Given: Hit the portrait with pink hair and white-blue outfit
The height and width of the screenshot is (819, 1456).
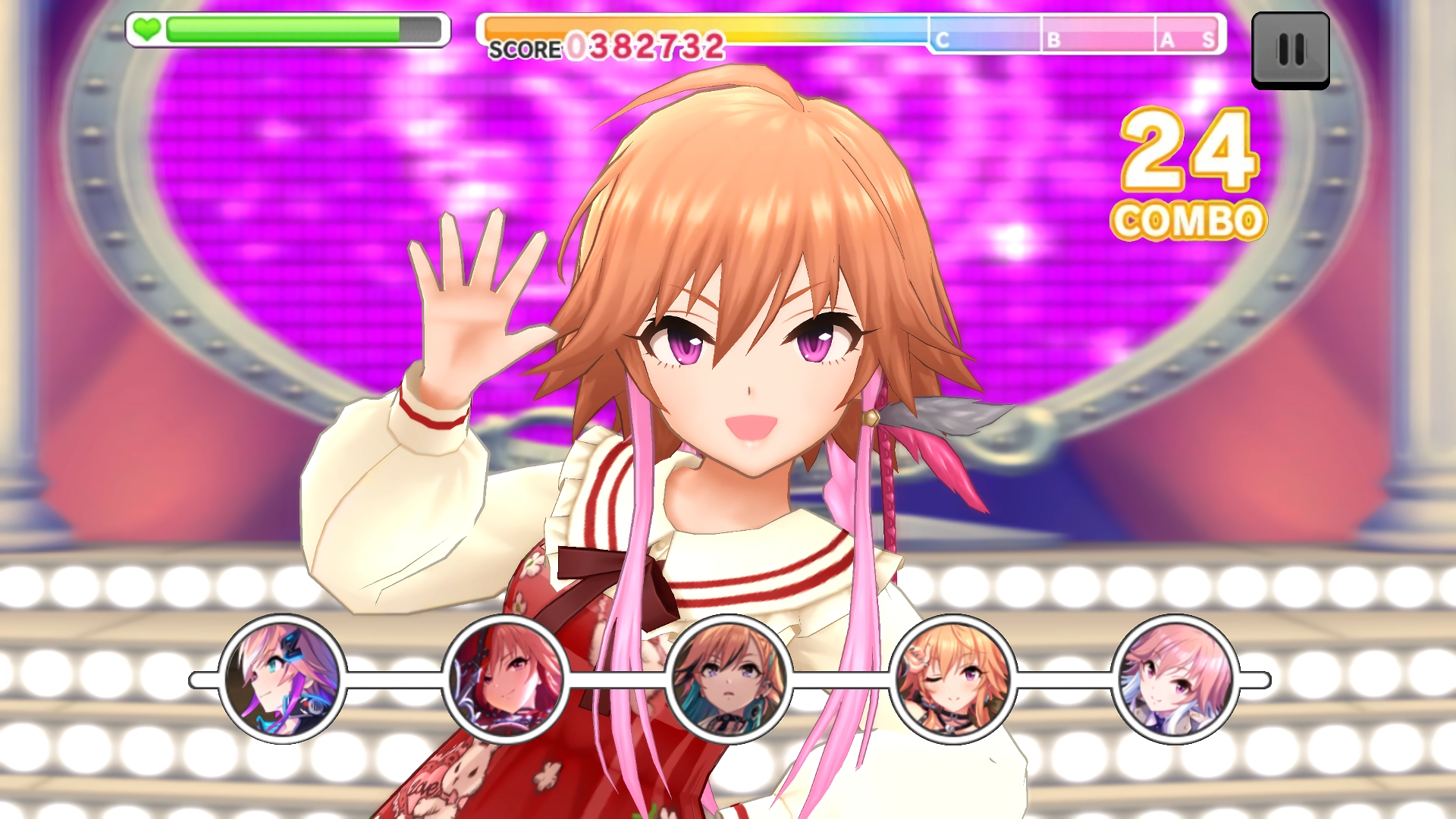Looking at the screenshot, I should coord(1175,679).
